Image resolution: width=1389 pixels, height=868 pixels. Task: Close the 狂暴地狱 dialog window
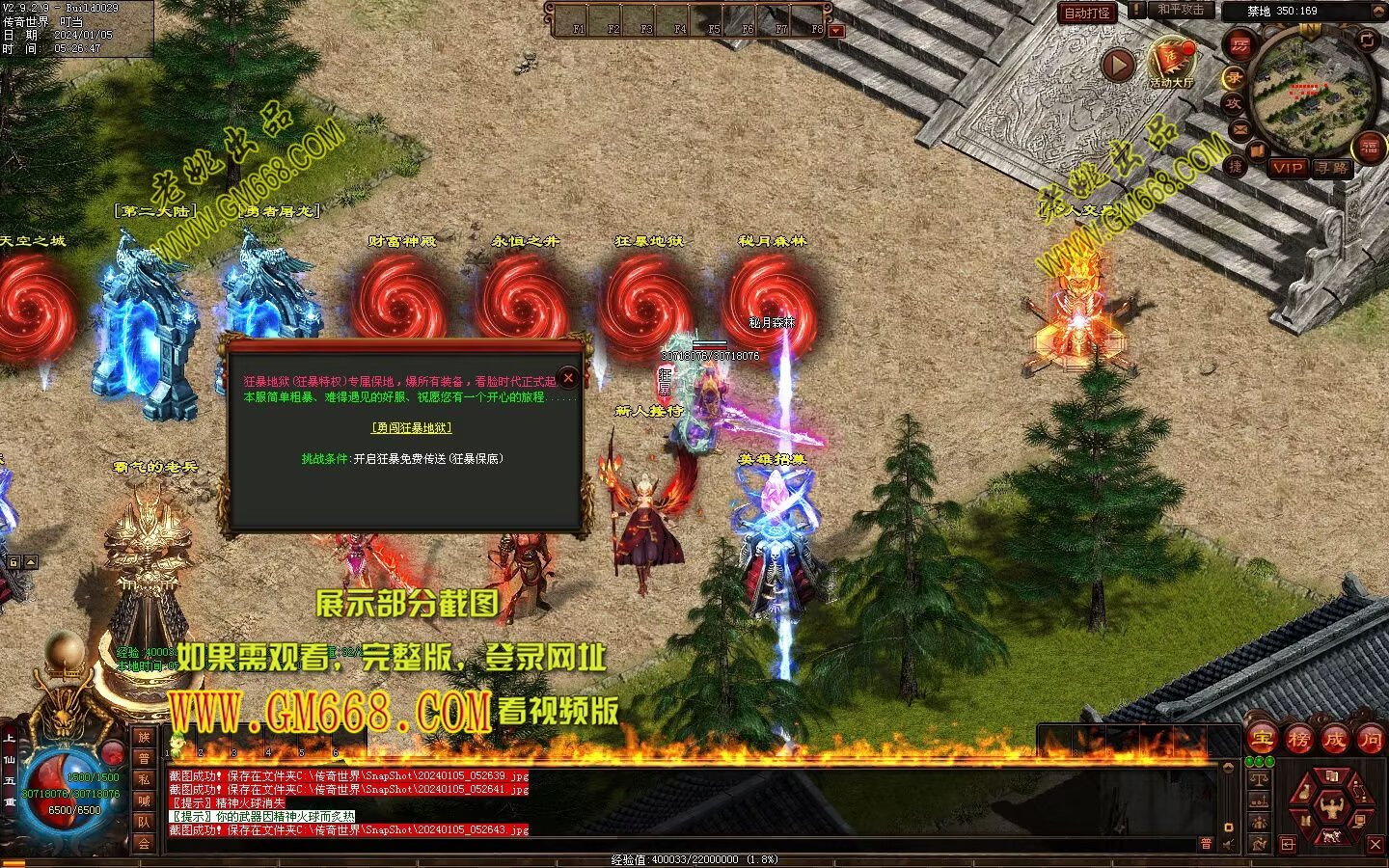click(568, 378)
